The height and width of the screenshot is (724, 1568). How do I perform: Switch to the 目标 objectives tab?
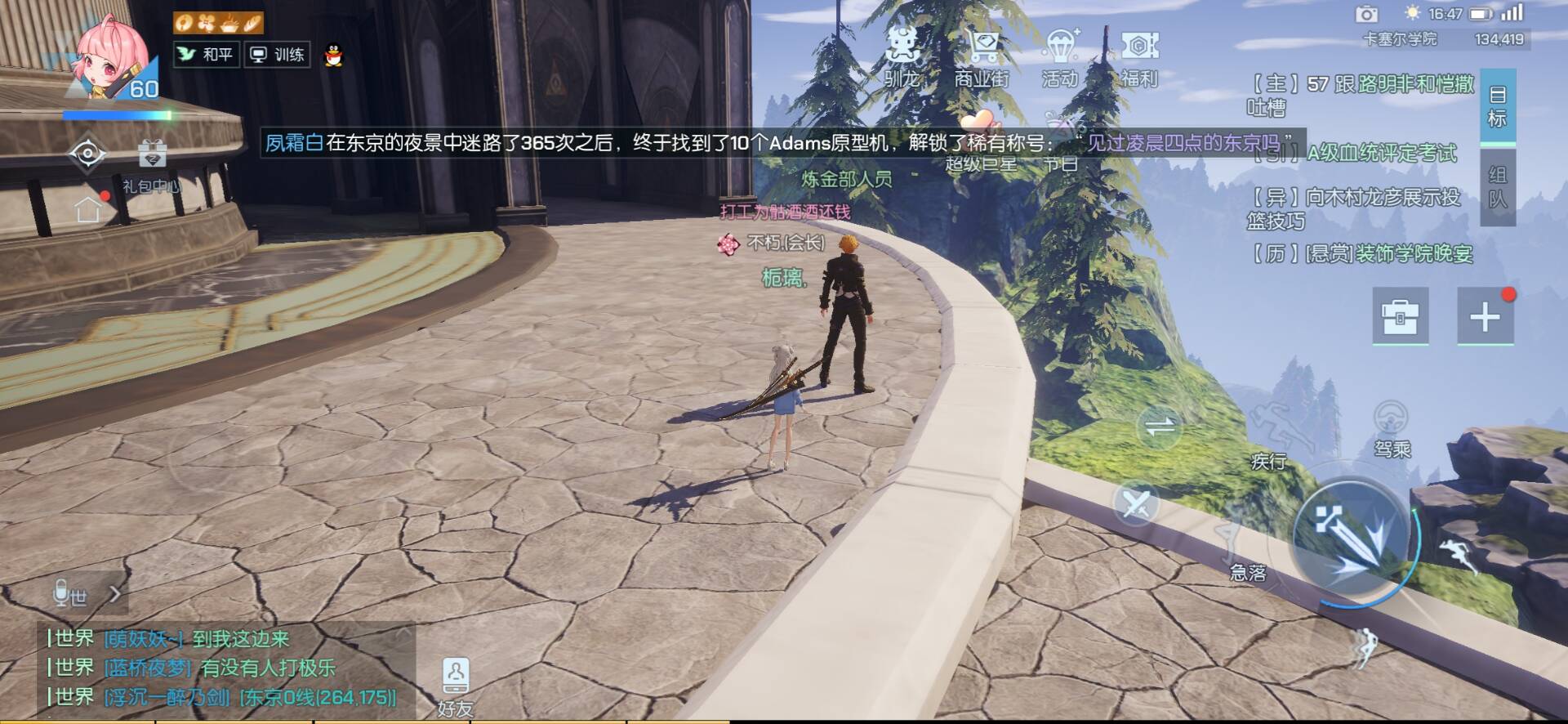tap(1497, 107)
